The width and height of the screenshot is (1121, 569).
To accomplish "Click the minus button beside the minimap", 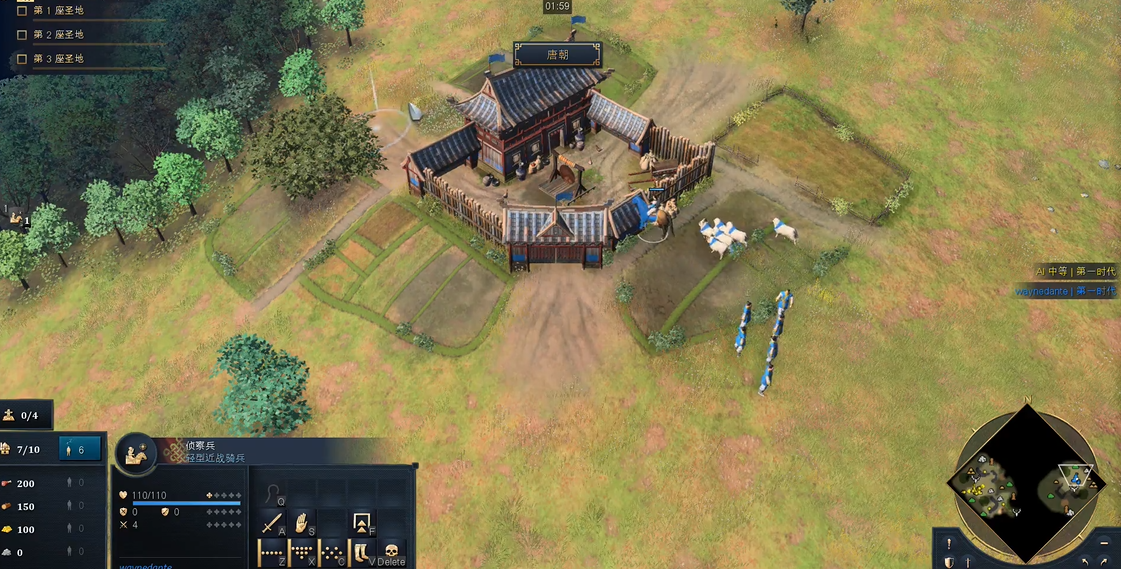I will (1104, 543).
